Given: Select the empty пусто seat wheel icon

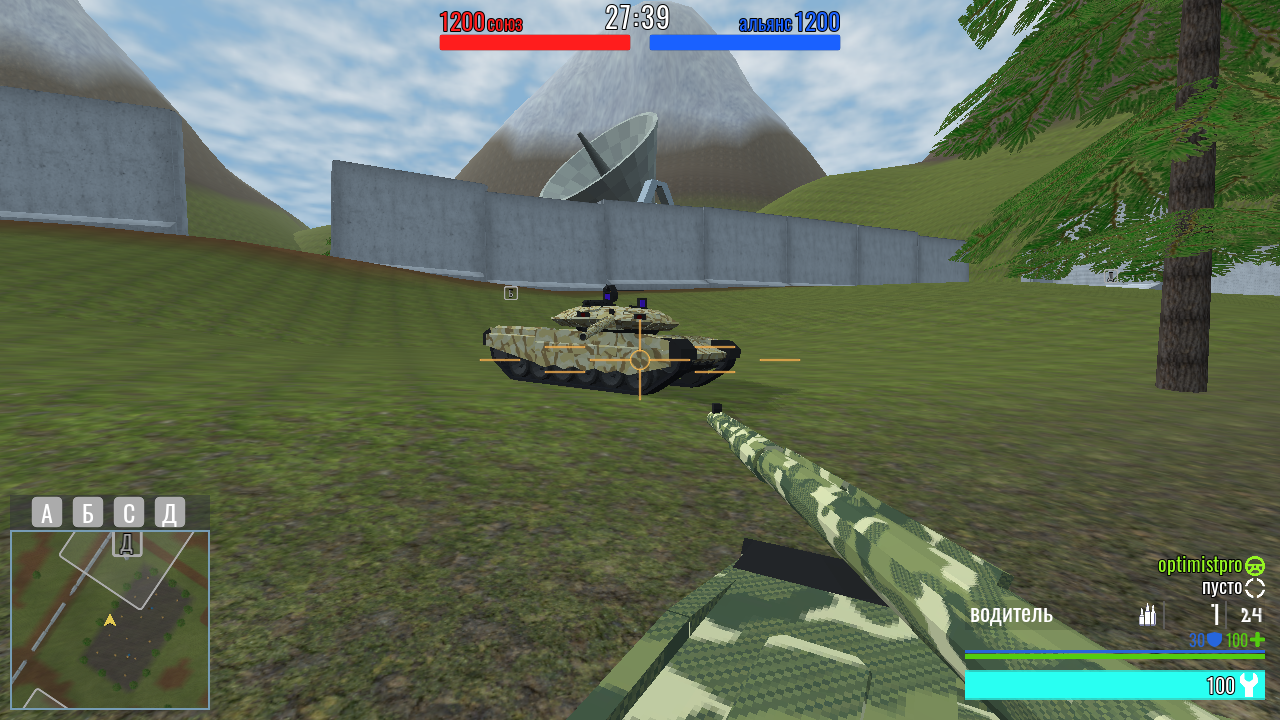Looking at the screenshot, I should (x=1255, y=588).
